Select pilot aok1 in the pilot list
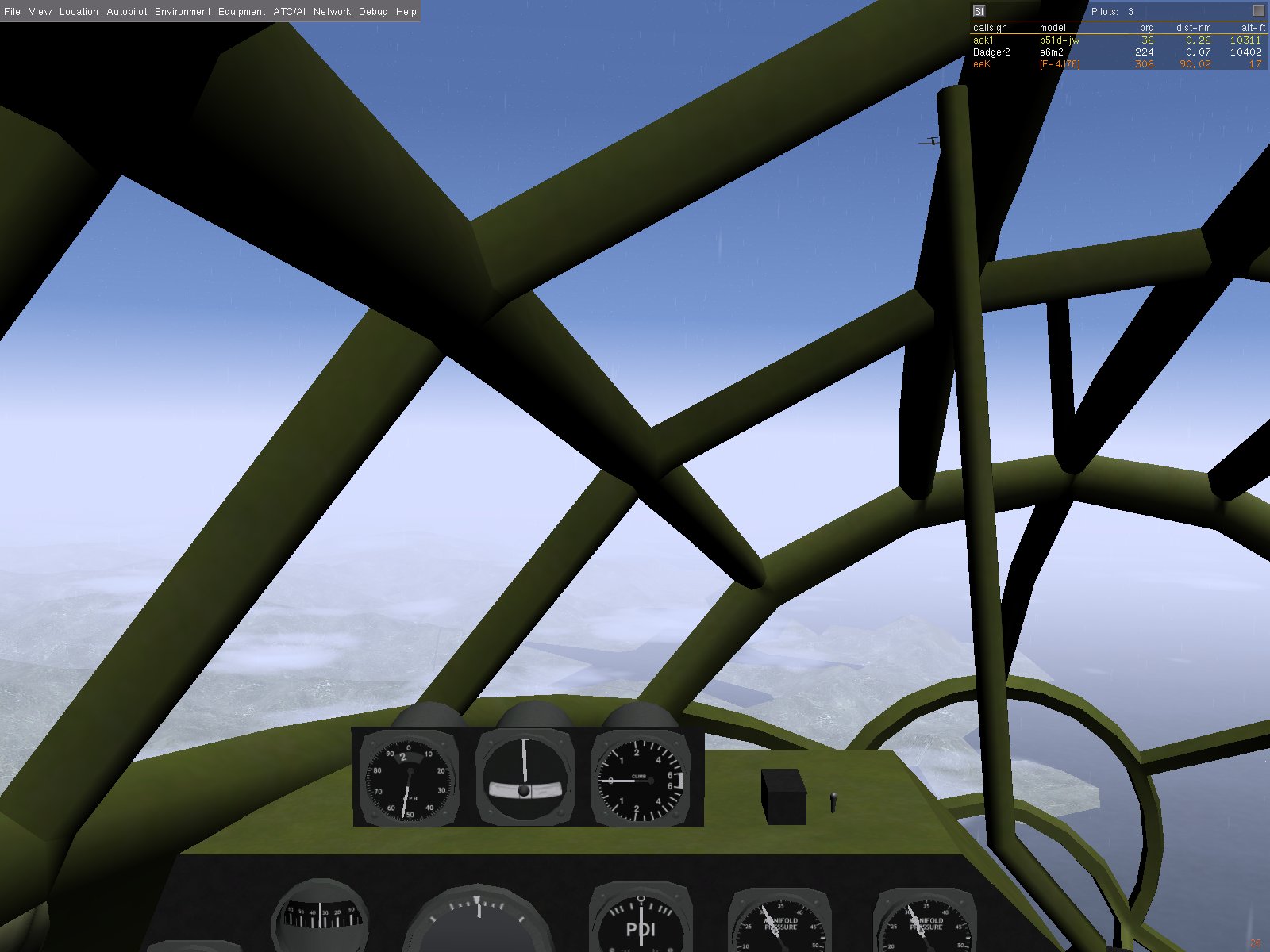The height and width of the screenshot is (952, 1270). pos(983,40)
